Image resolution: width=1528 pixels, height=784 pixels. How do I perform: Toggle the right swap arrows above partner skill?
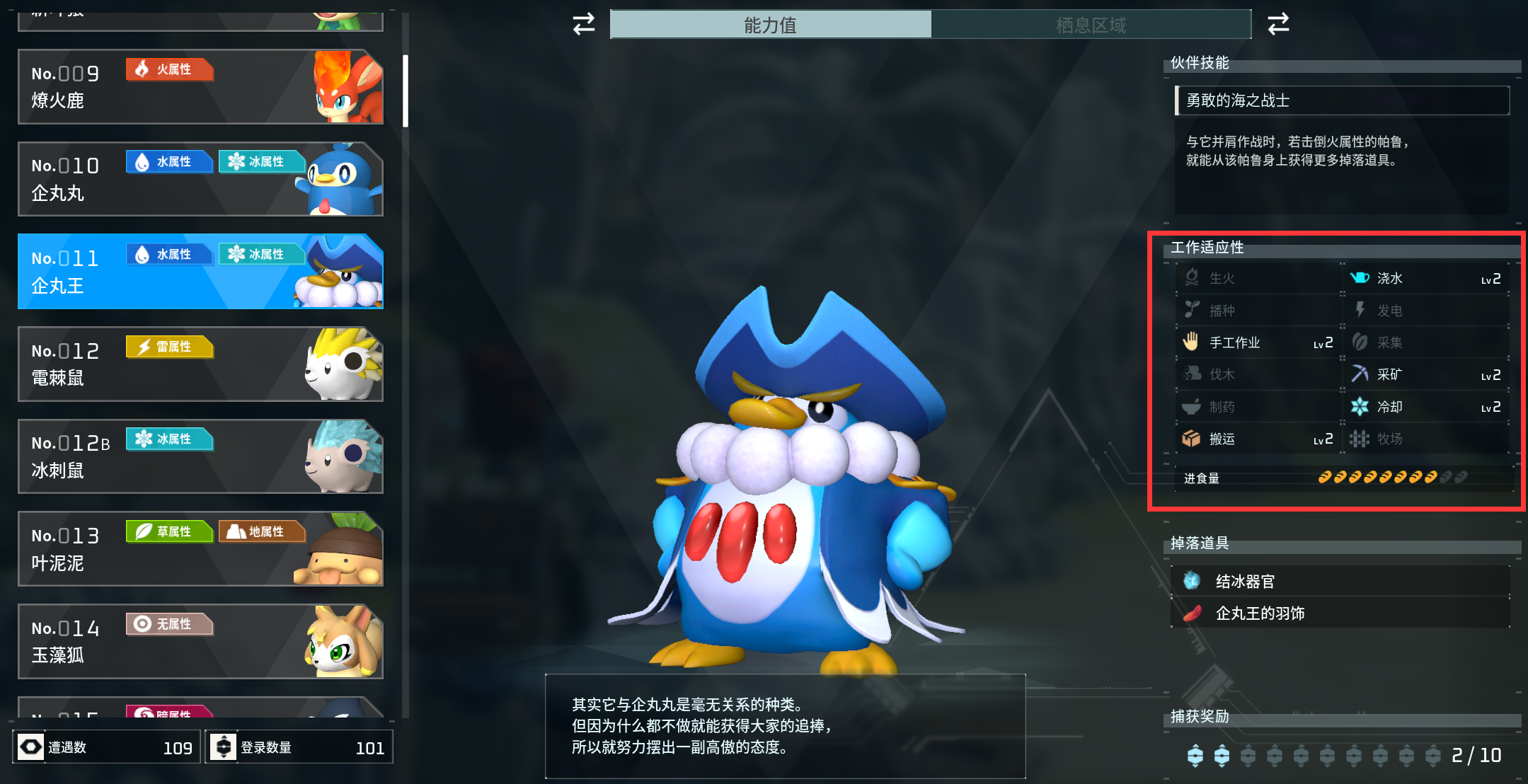point(1278,23)
